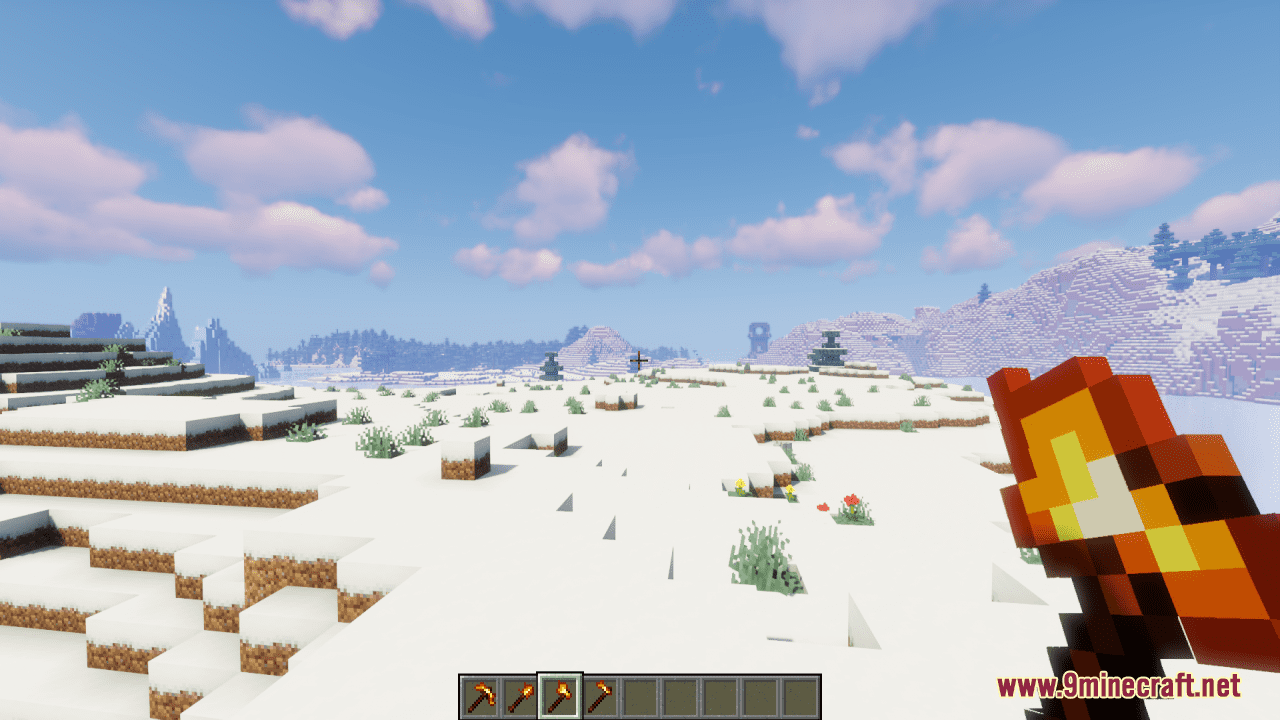Click the crosshair at screen center
Image resolution: width=1280 pixels, height=720 pixels.
pos(640,360)
